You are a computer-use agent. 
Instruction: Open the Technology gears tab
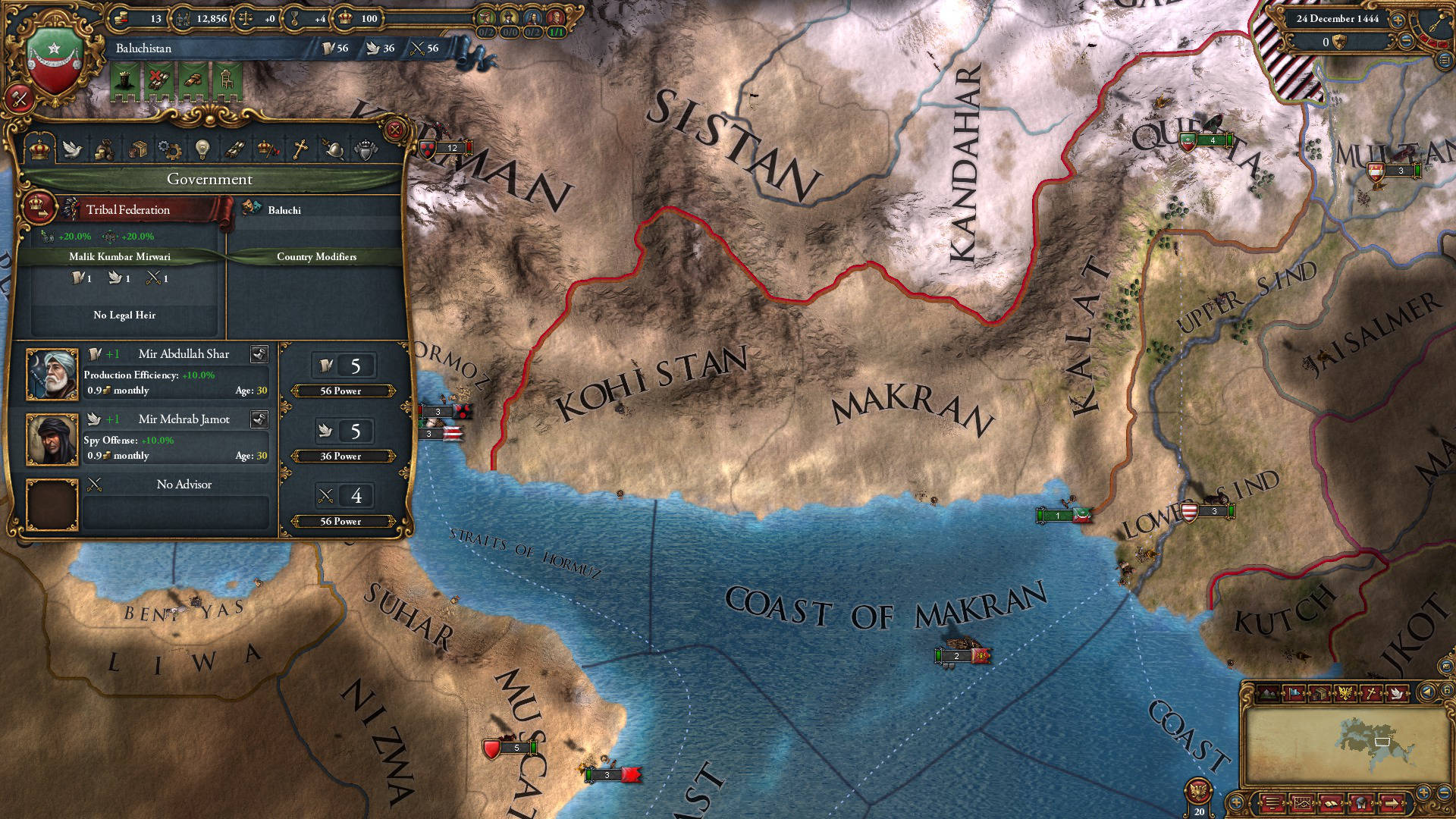point(170,149)
